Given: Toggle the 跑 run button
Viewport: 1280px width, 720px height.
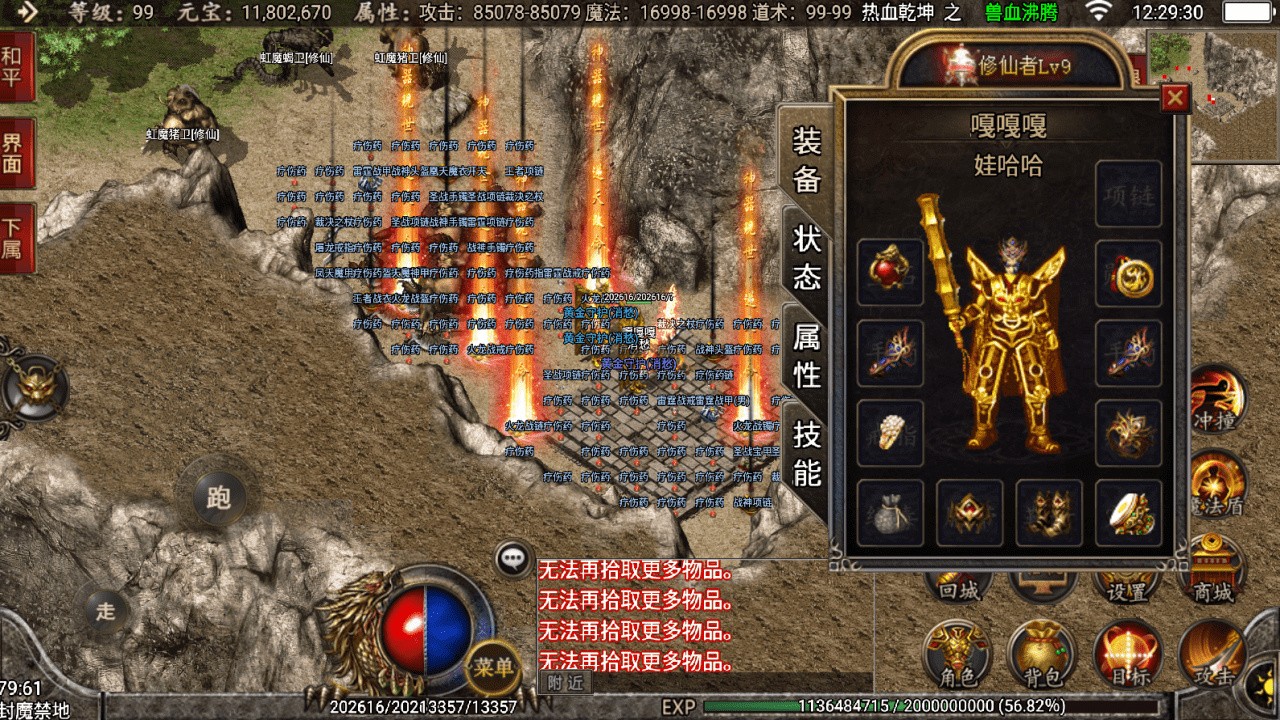Looking at the screenshot, I should [218, 496].
